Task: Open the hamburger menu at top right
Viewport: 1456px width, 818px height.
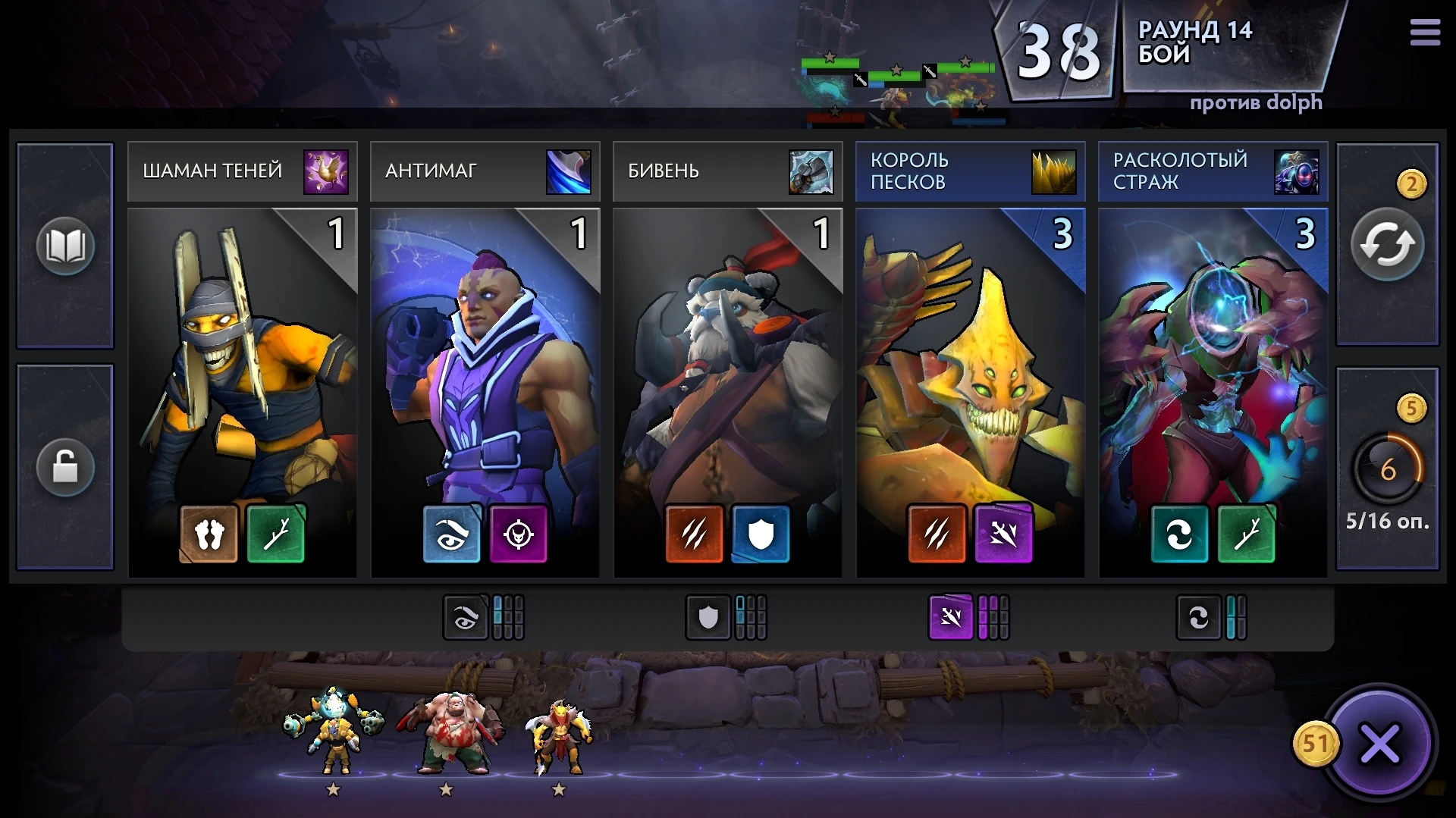Action: (1425, 32)
